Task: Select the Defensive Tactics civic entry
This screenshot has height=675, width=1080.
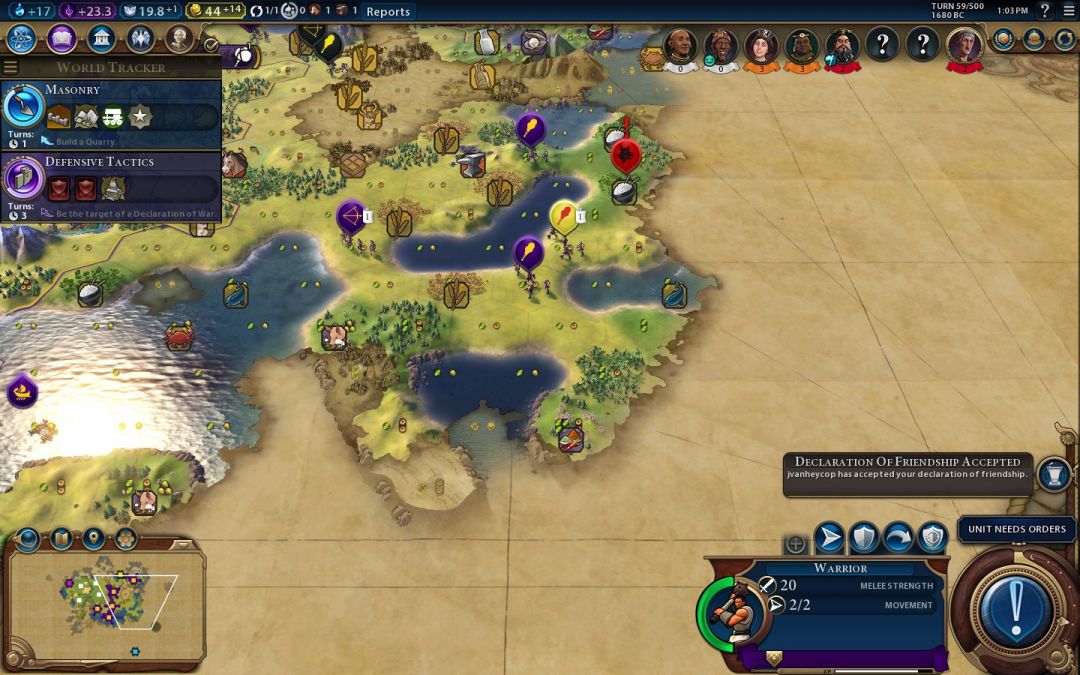Action: (110, 186)
